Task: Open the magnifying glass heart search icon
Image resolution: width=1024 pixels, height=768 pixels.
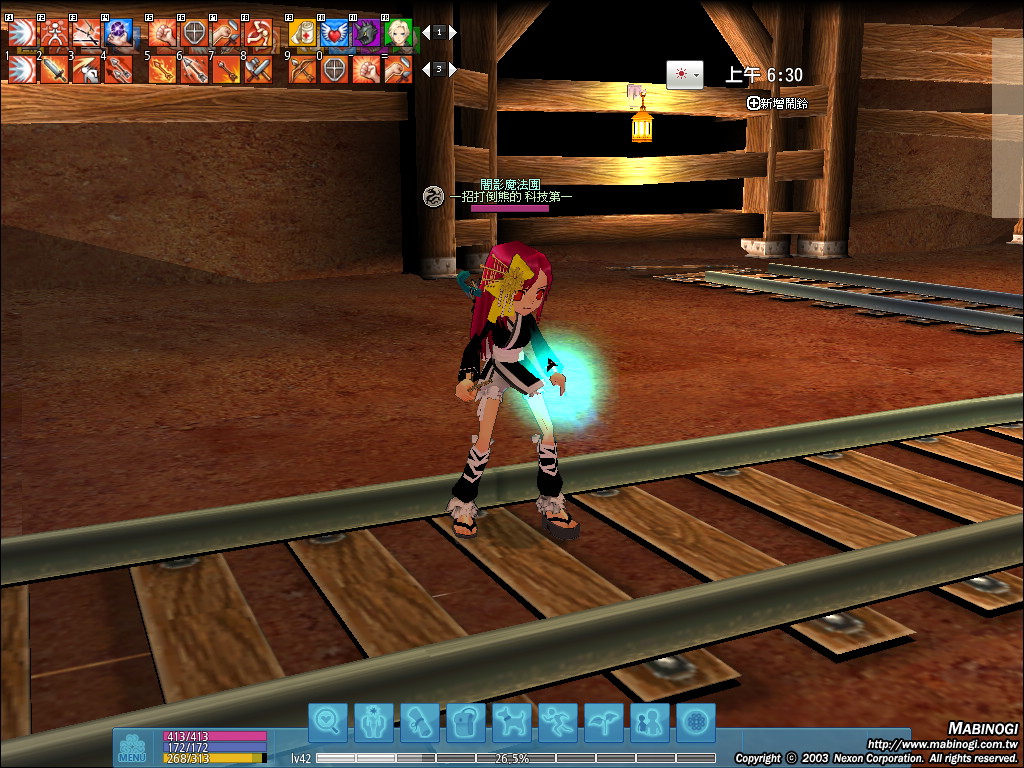Action: (x=328, y=719)
